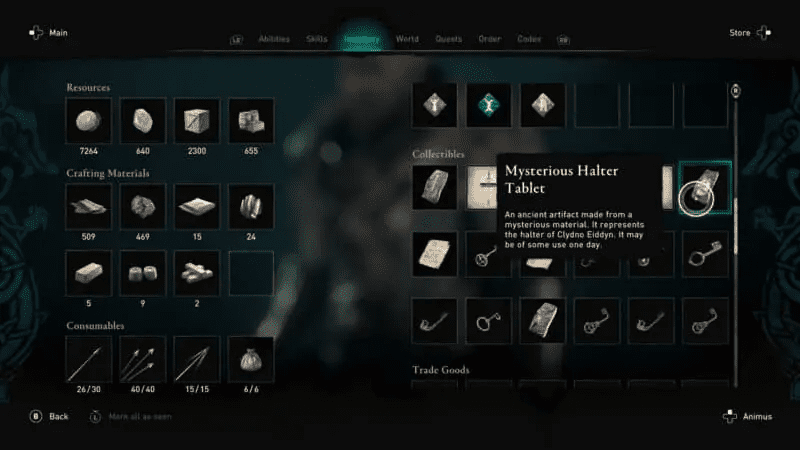Switch to the Abilities tab
The image size is (800, 450).
click(273, 40)
